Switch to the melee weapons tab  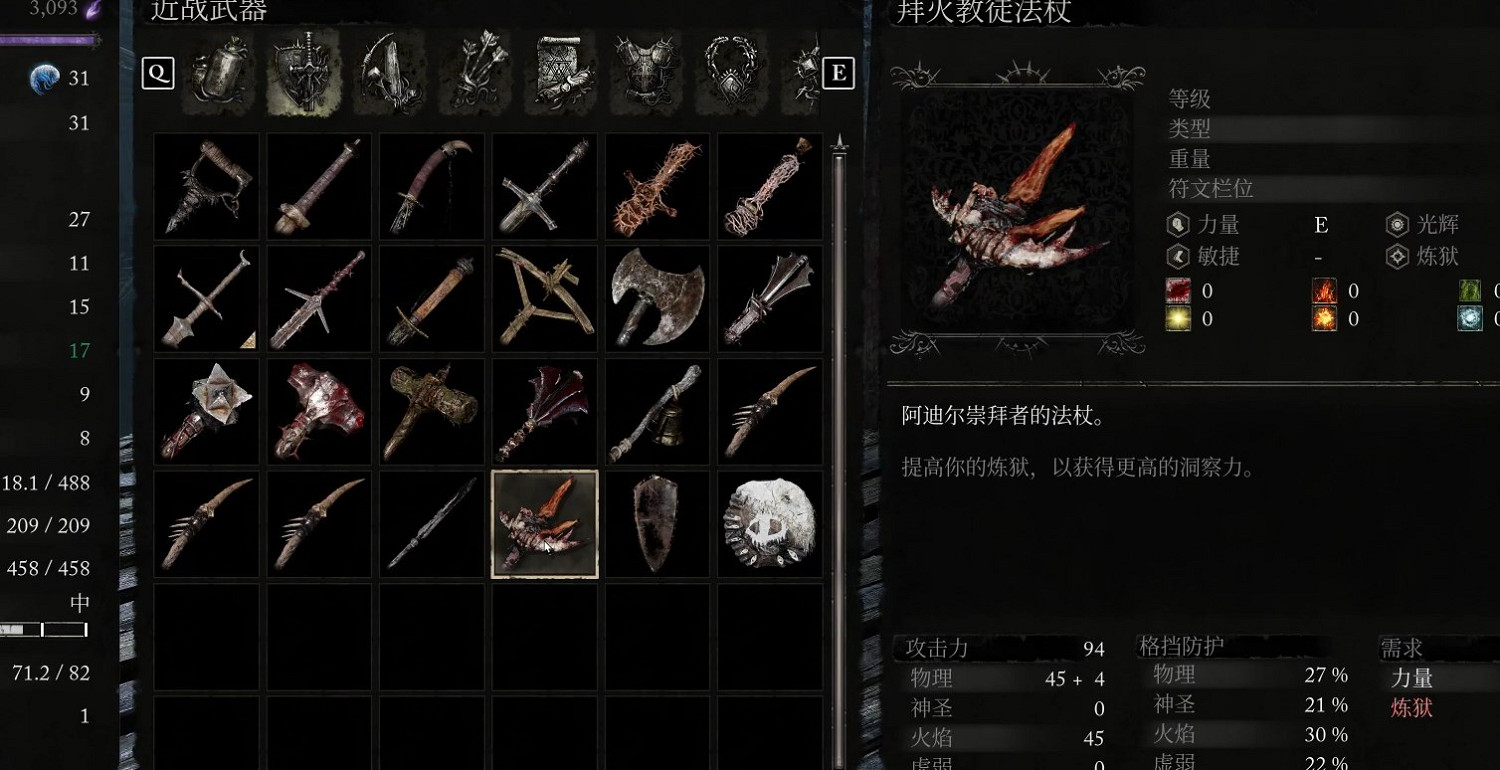click(304, 72)
